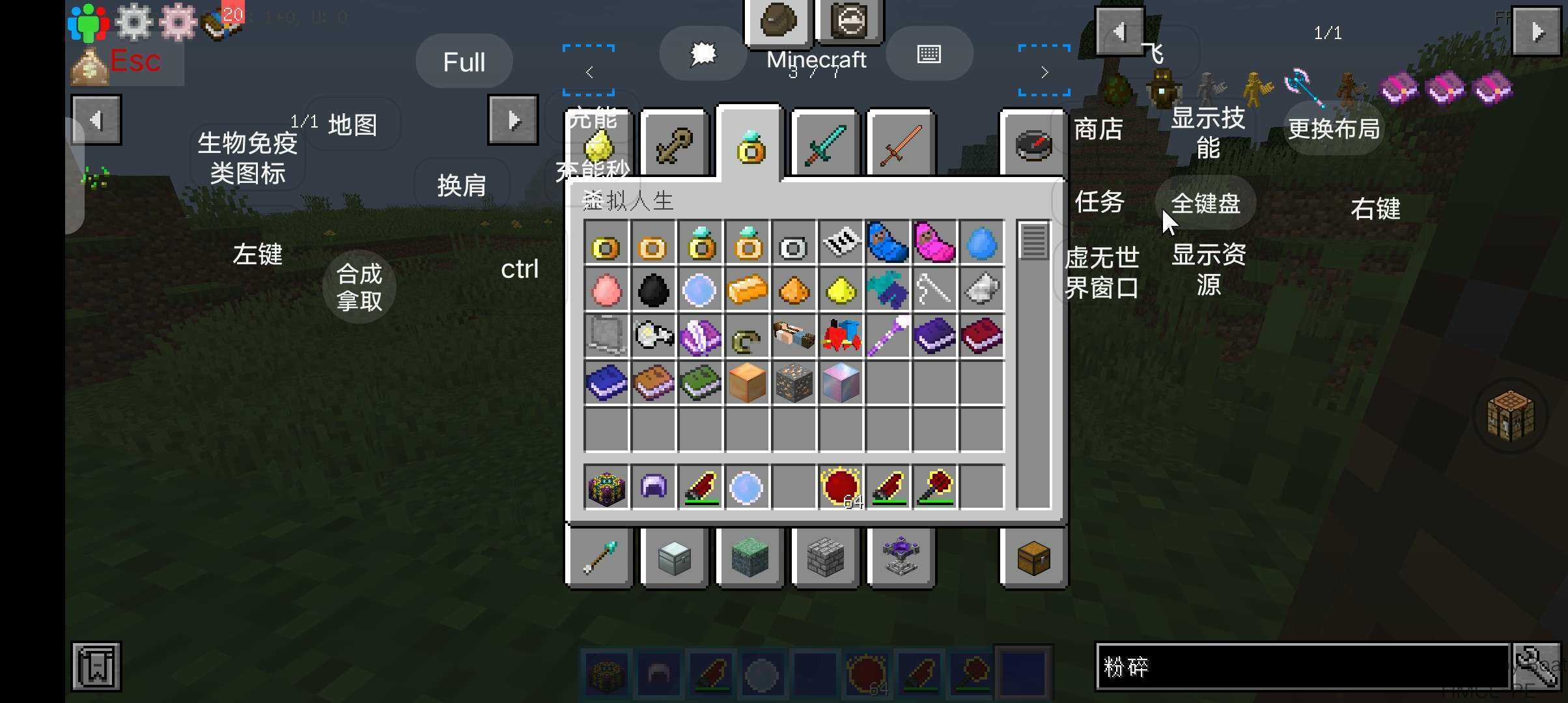Toggle the 飞 fly control

[1158, 53]
